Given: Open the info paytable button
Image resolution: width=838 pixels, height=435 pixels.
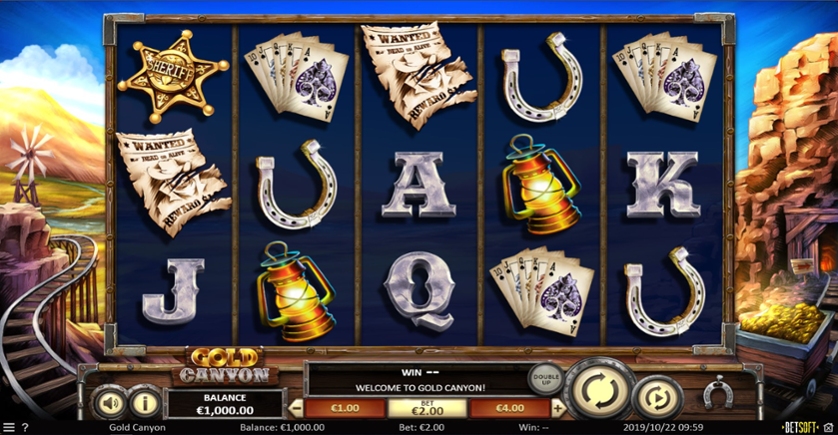Looking at the screenshot, I should coord(146,403).
